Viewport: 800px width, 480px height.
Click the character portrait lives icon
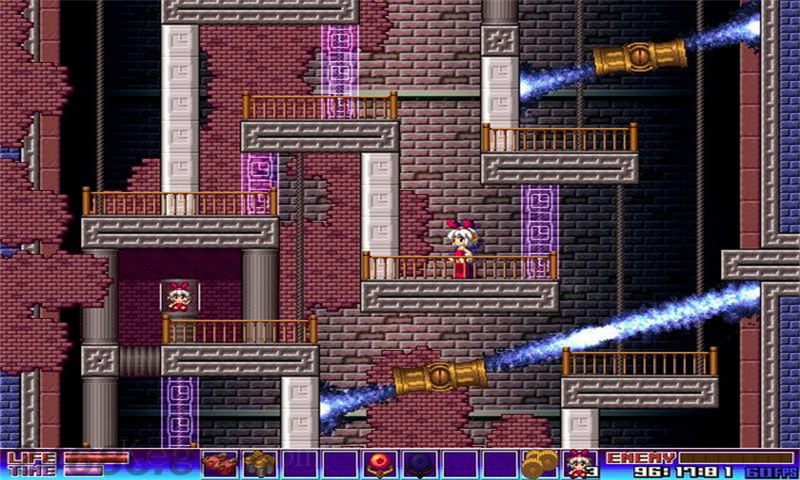[580, 464]
